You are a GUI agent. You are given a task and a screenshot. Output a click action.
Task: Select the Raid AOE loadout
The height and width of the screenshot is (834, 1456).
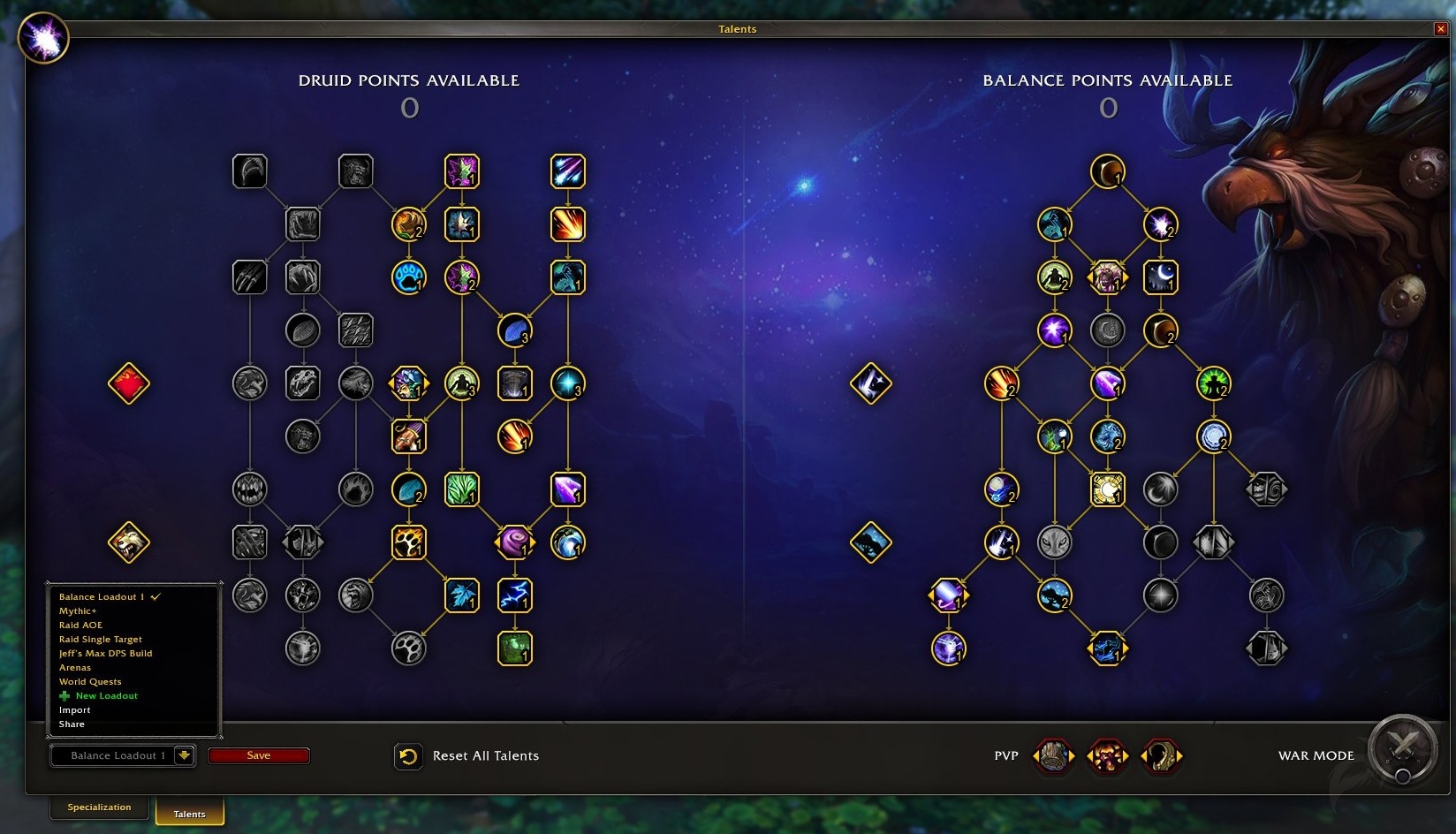click(80, 625)
